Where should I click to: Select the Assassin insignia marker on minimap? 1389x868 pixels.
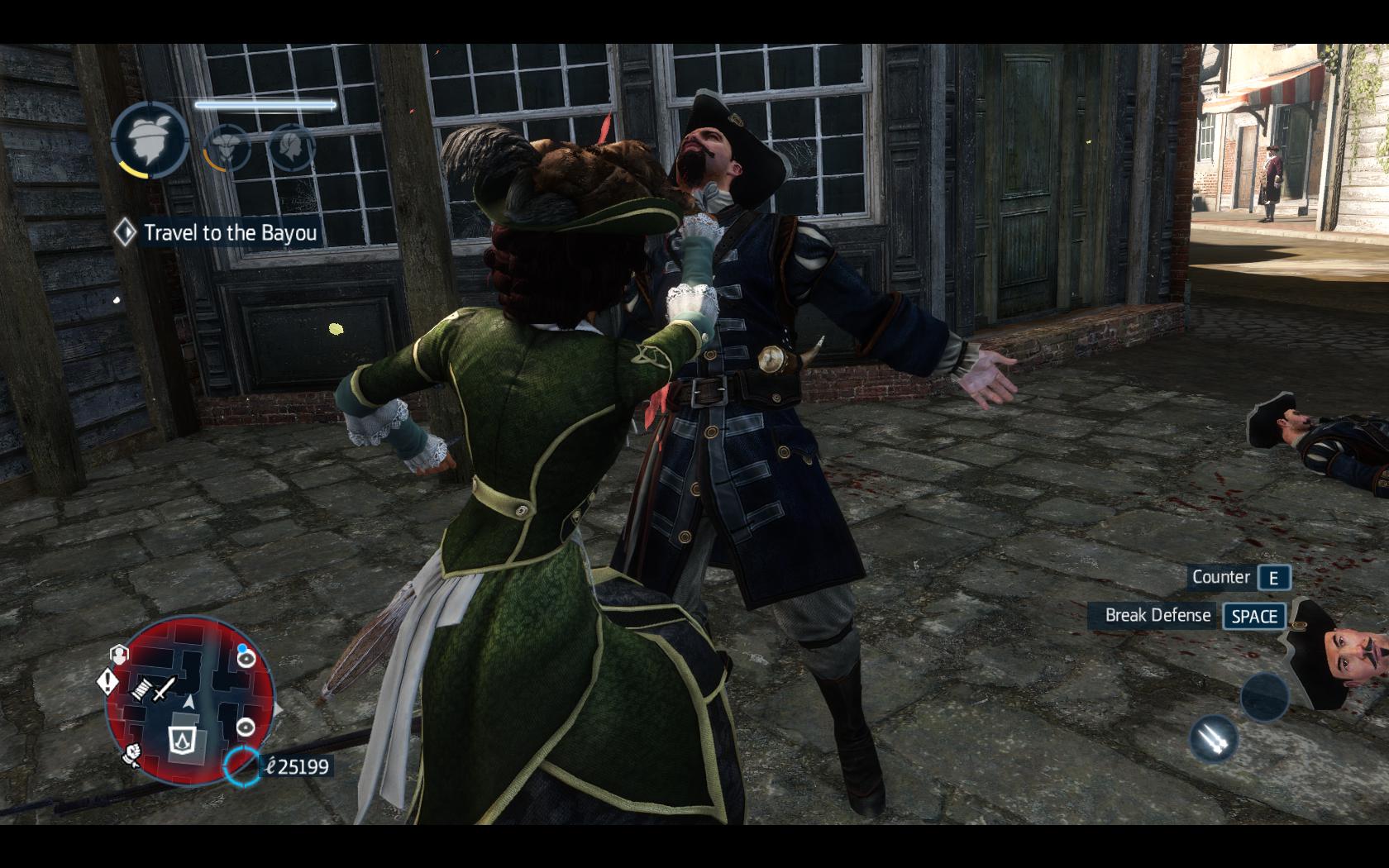pyautogui.click(x=180, y=738)
